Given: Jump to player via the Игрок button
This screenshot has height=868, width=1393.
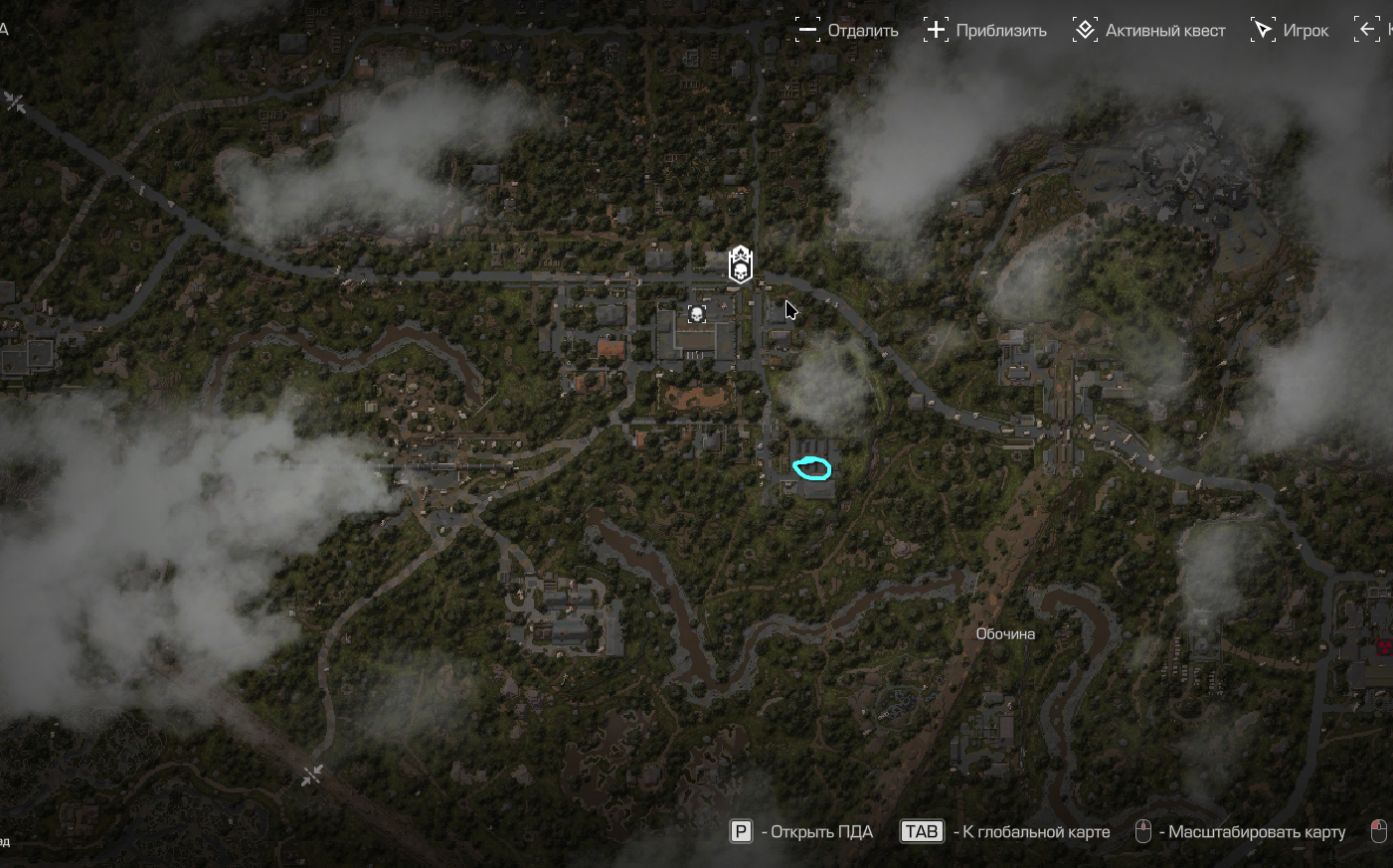Looking at the screenshot, I should tap(1290, 30).
